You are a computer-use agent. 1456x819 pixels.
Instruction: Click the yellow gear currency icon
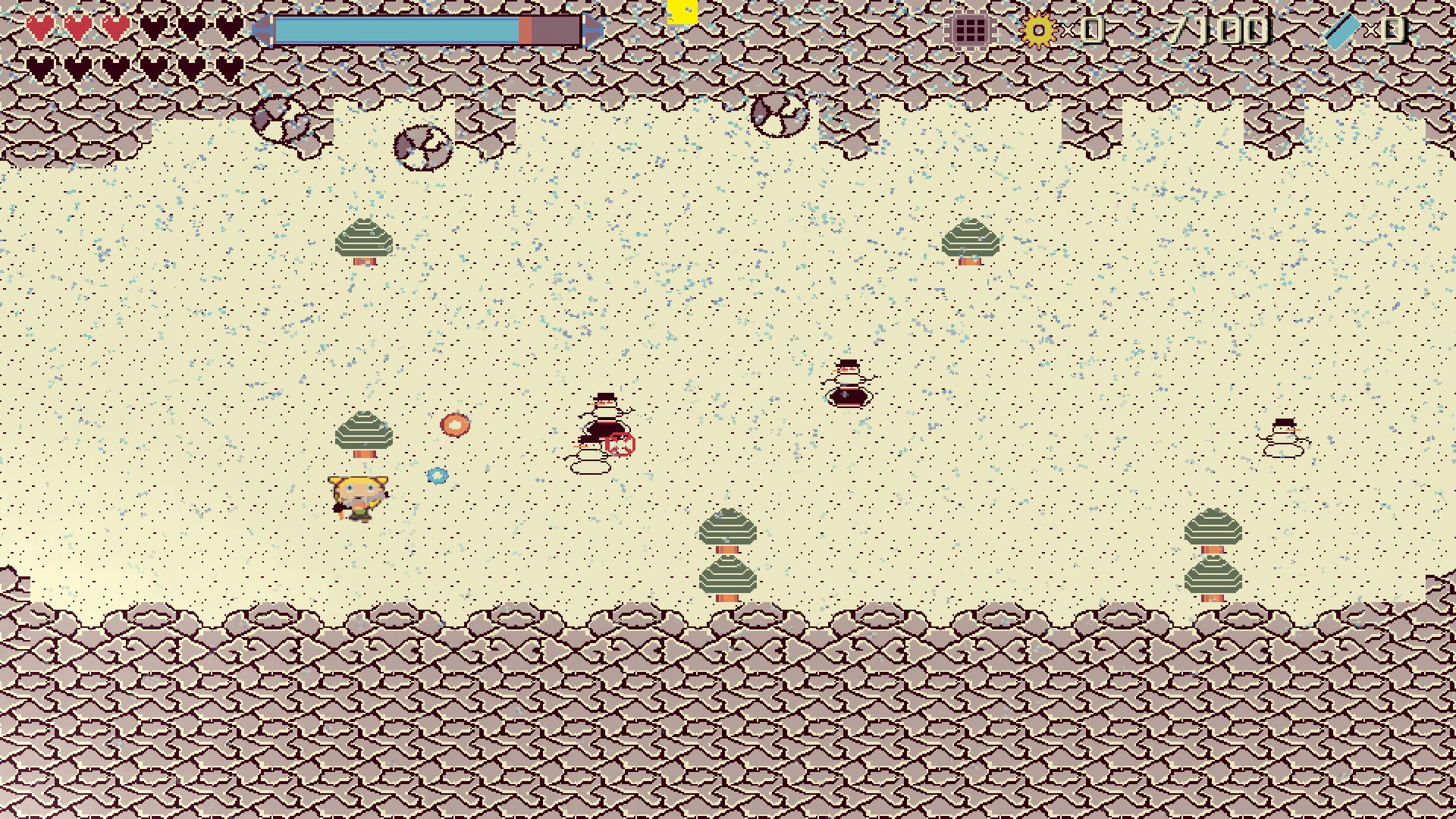click(1038, 30)
